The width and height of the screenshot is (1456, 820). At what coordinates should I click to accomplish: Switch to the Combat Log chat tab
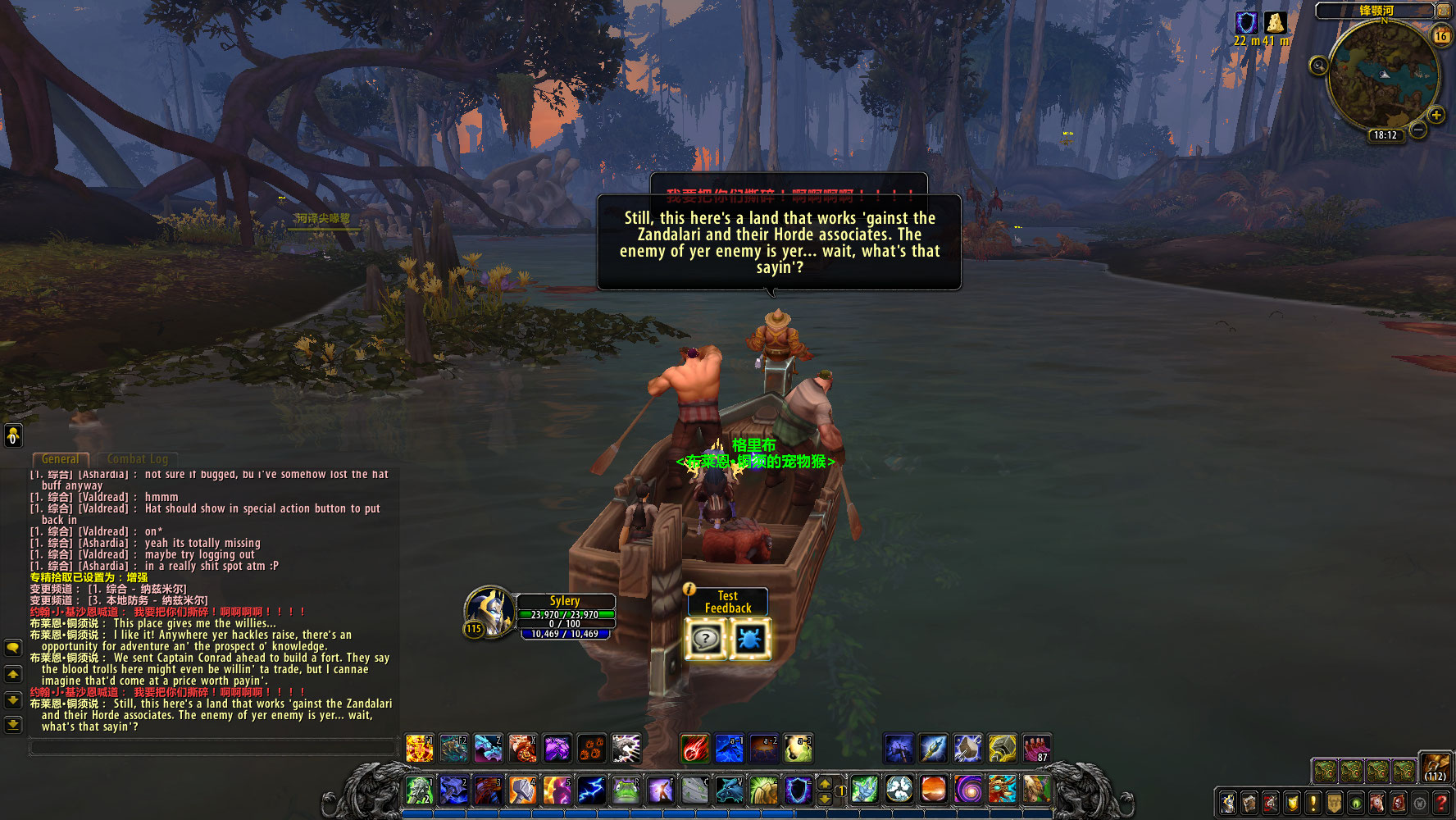(x=137, y=459)
